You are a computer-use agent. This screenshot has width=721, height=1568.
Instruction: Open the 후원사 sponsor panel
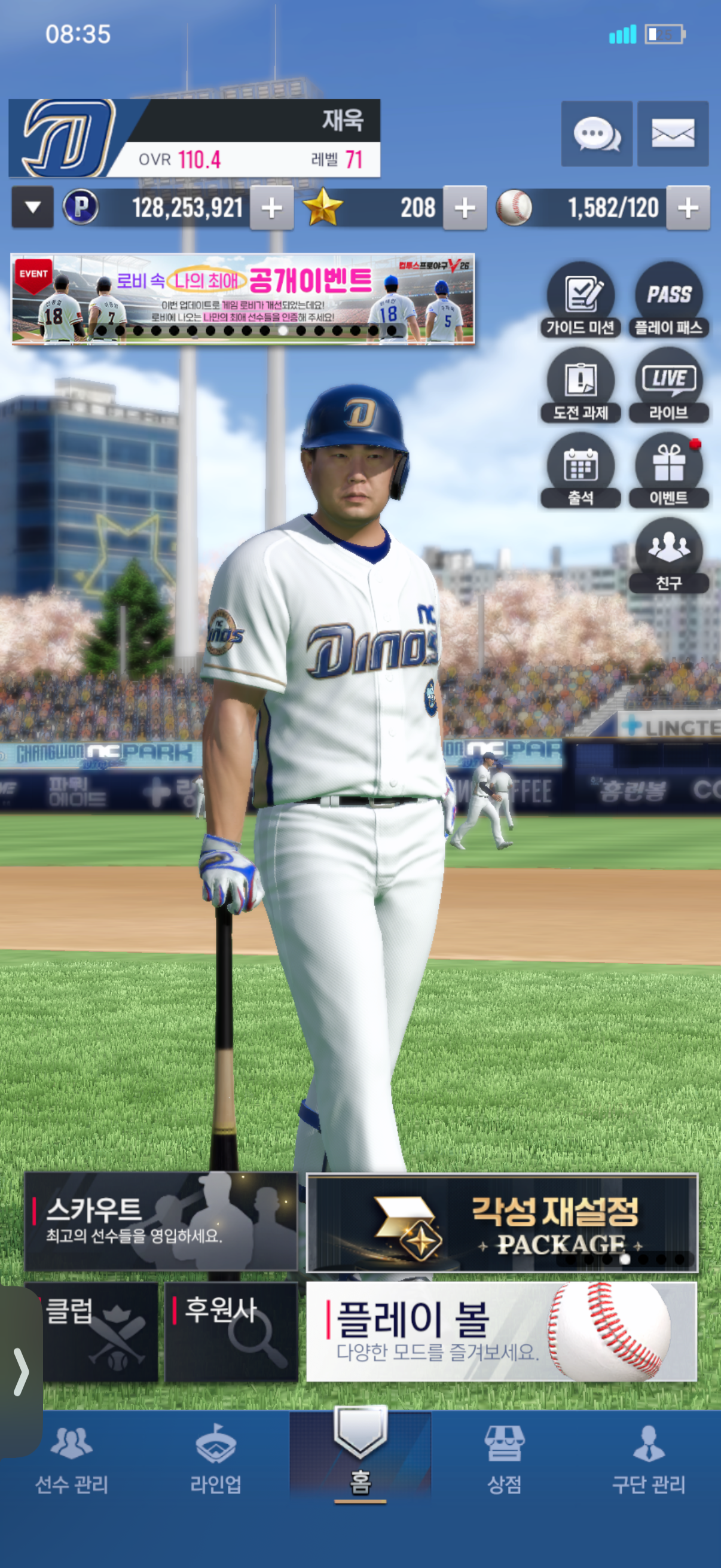(x=231, y=1331)
